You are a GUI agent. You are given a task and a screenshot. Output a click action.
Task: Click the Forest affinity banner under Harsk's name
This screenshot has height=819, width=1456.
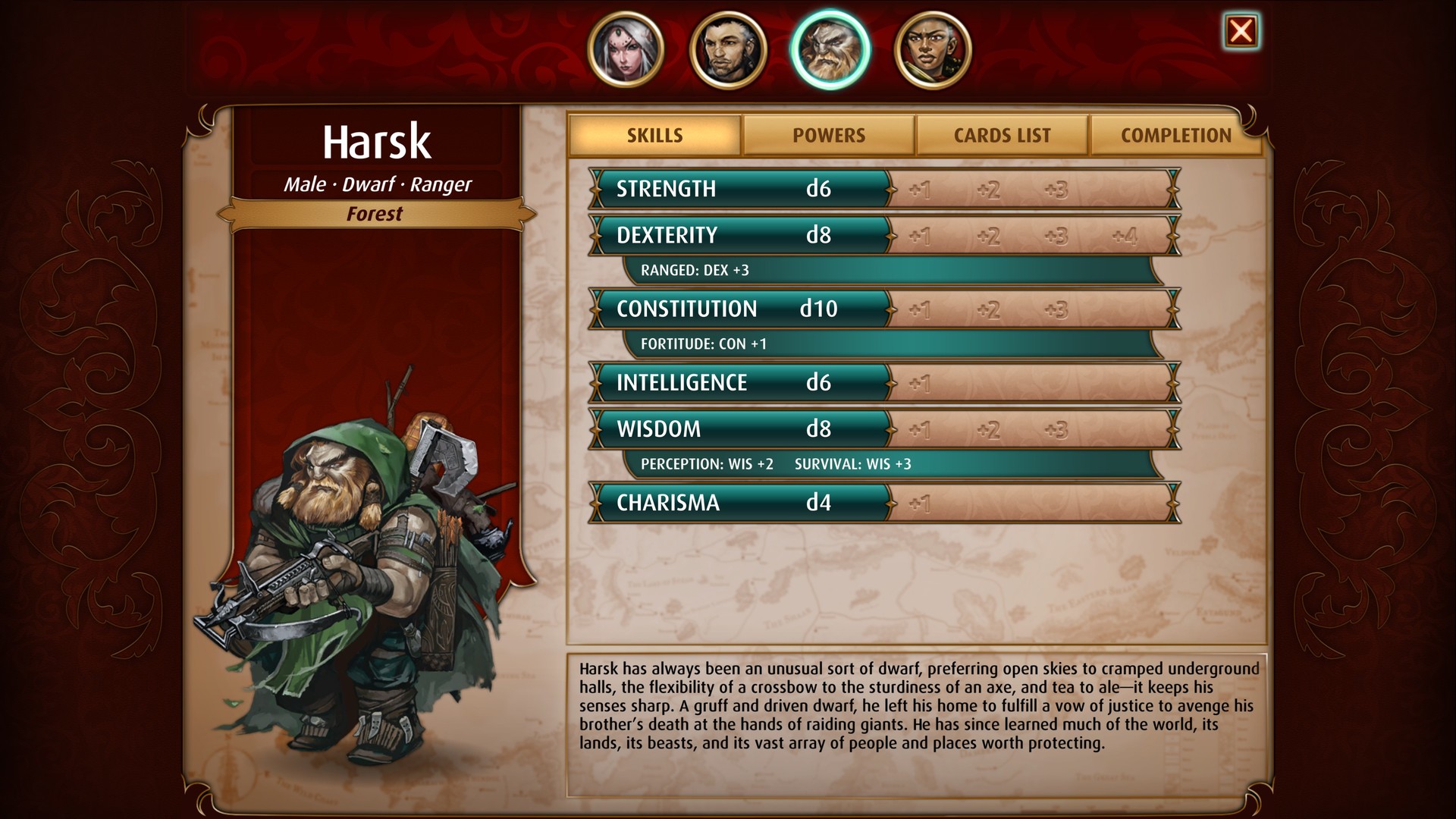tap(377, 215)
